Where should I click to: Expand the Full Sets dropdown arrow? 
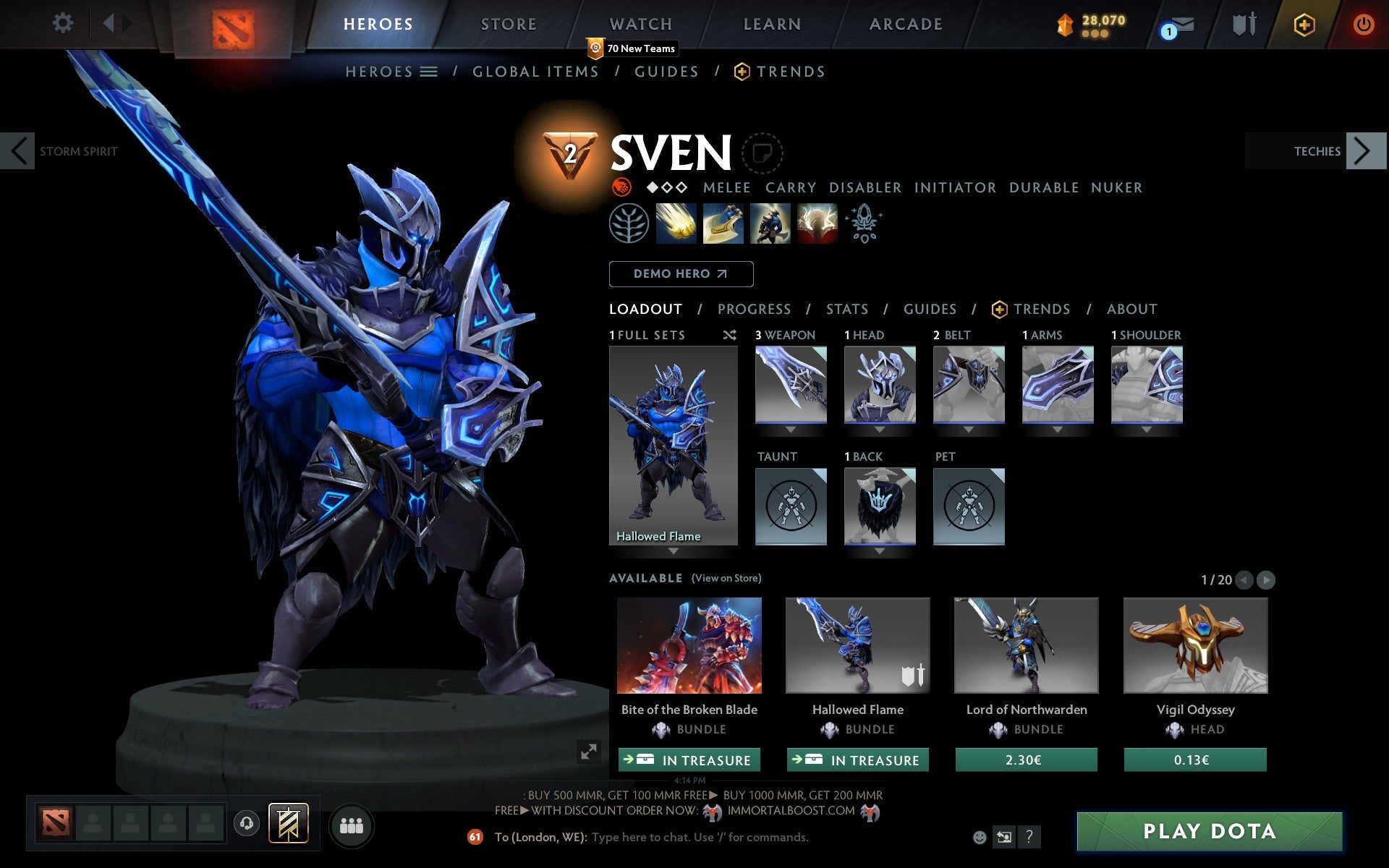[x=674, y=550]
